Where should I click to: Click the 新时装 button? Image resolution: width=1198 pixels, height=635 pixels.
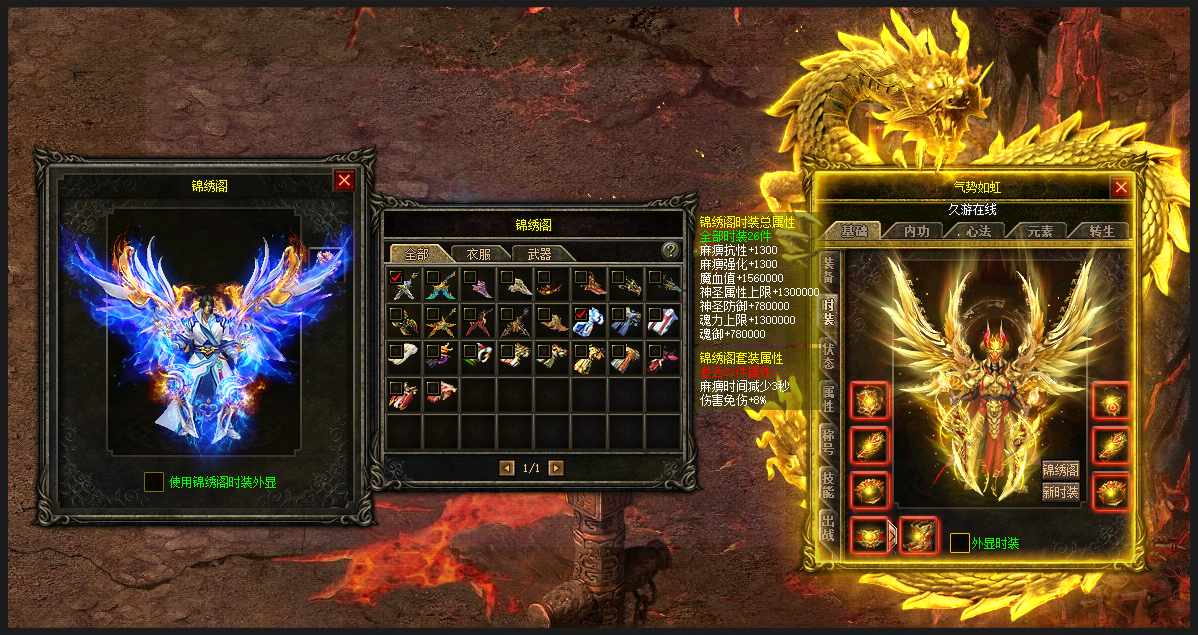click(1060, 491)
